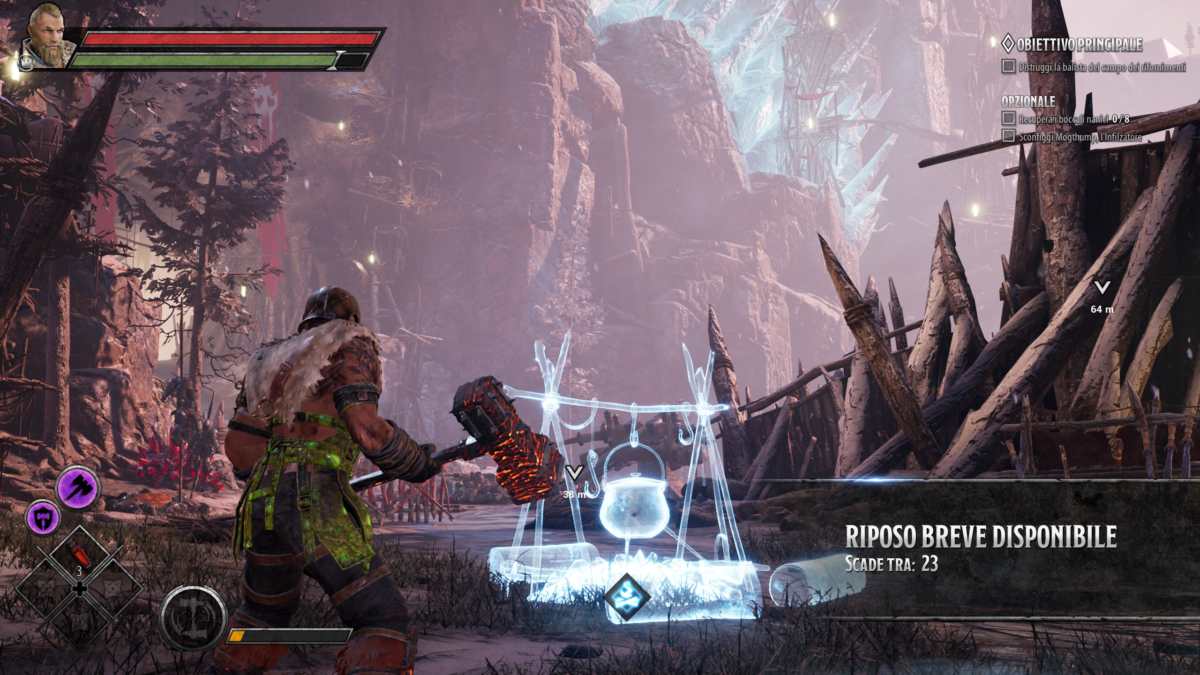Screen dimensions: 1200x675
Task: Open the Riposo Breve Disponibile notification
Action: [x=980, y=548]
